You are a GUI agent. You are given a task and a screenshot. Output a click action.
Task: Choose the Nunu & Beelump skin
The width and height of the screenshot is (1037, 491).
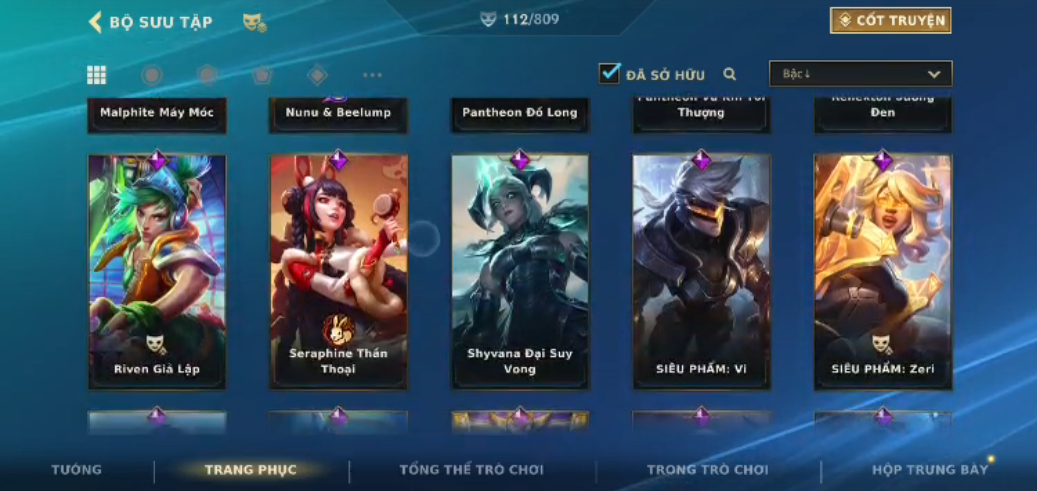click(339, 113)
